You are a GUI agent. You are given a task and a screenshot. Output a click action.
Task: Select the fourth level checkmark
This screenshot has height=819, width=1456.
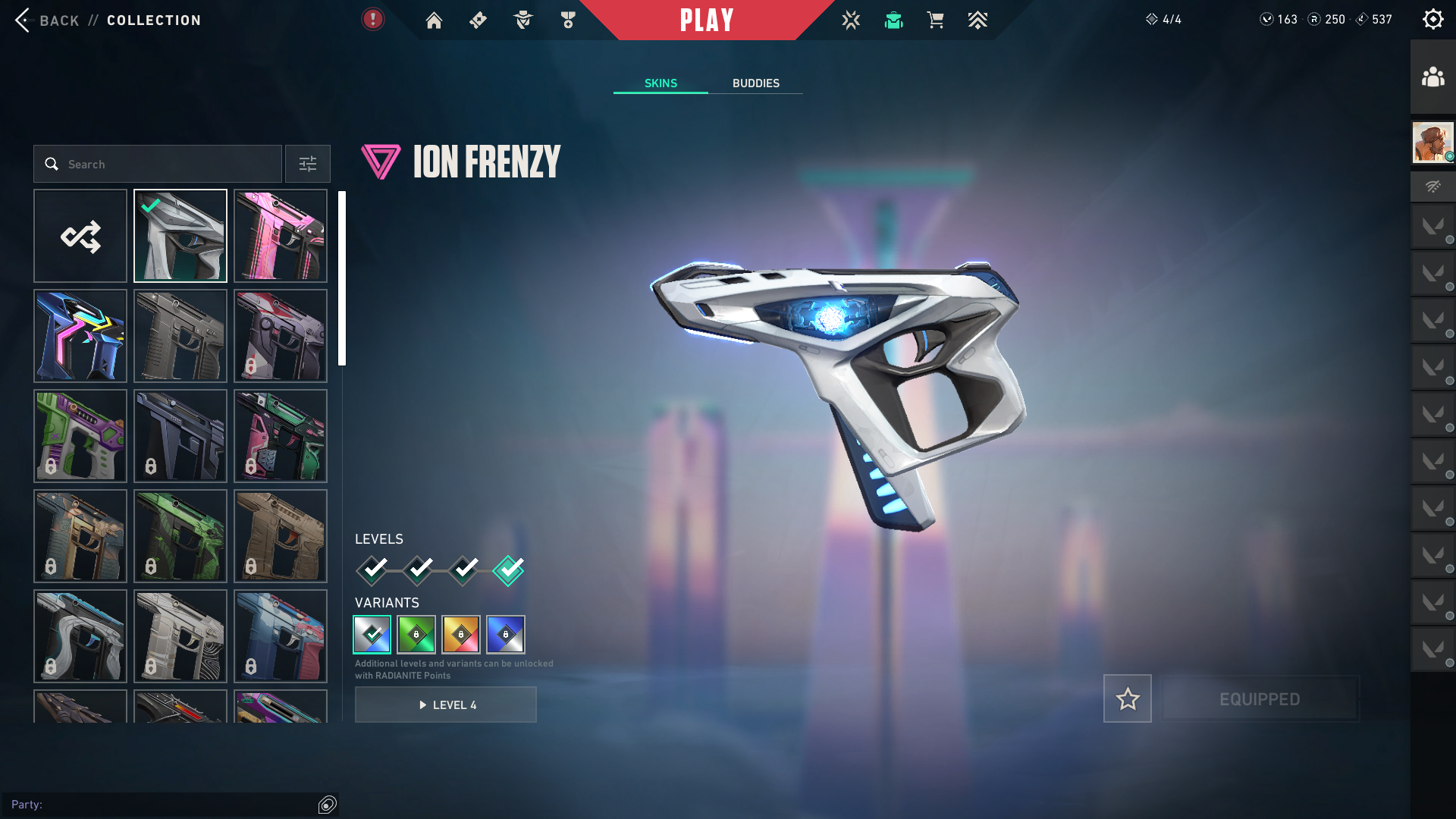508,570
